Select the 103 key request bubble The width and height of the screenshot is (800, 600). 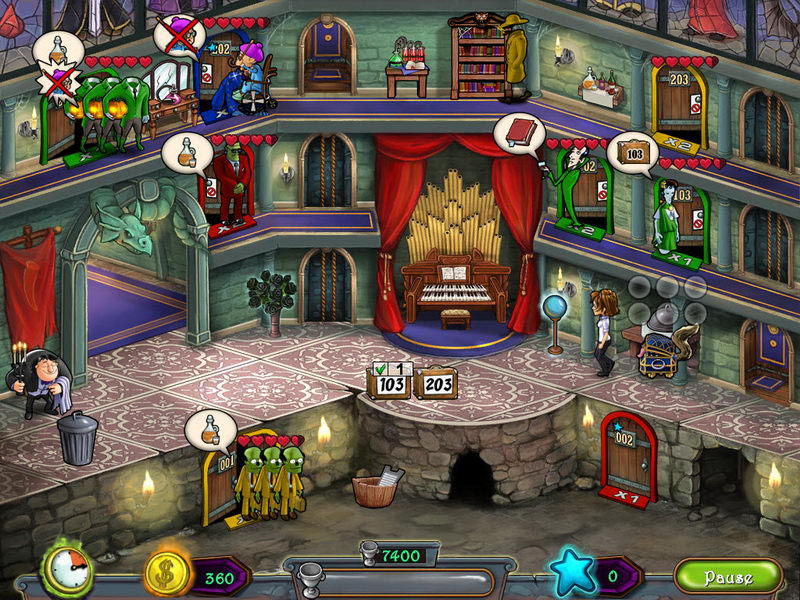(632, 153)
